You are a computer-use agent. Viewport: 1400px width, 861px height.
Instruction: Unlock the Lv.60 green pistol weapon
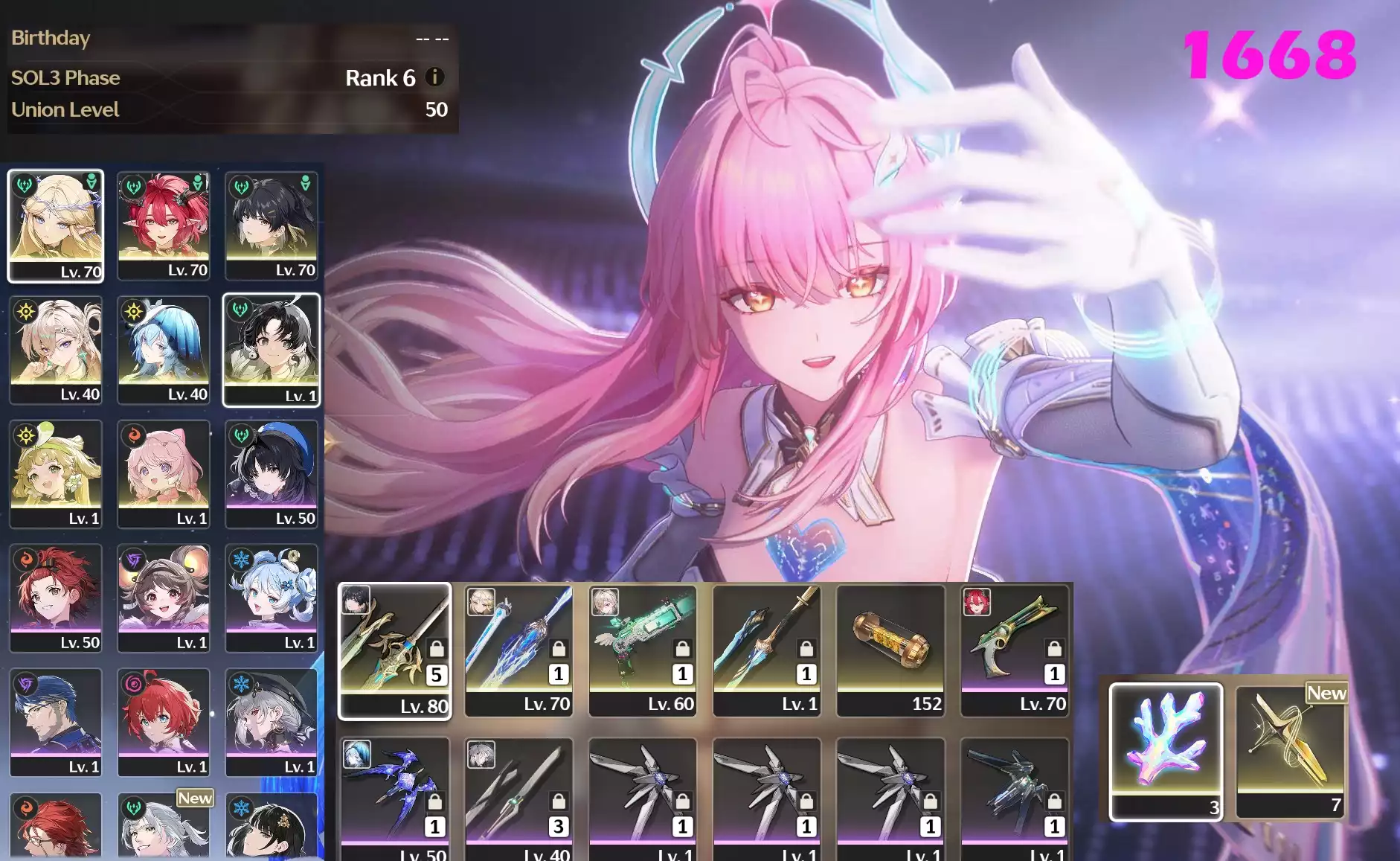pos(682,650)
